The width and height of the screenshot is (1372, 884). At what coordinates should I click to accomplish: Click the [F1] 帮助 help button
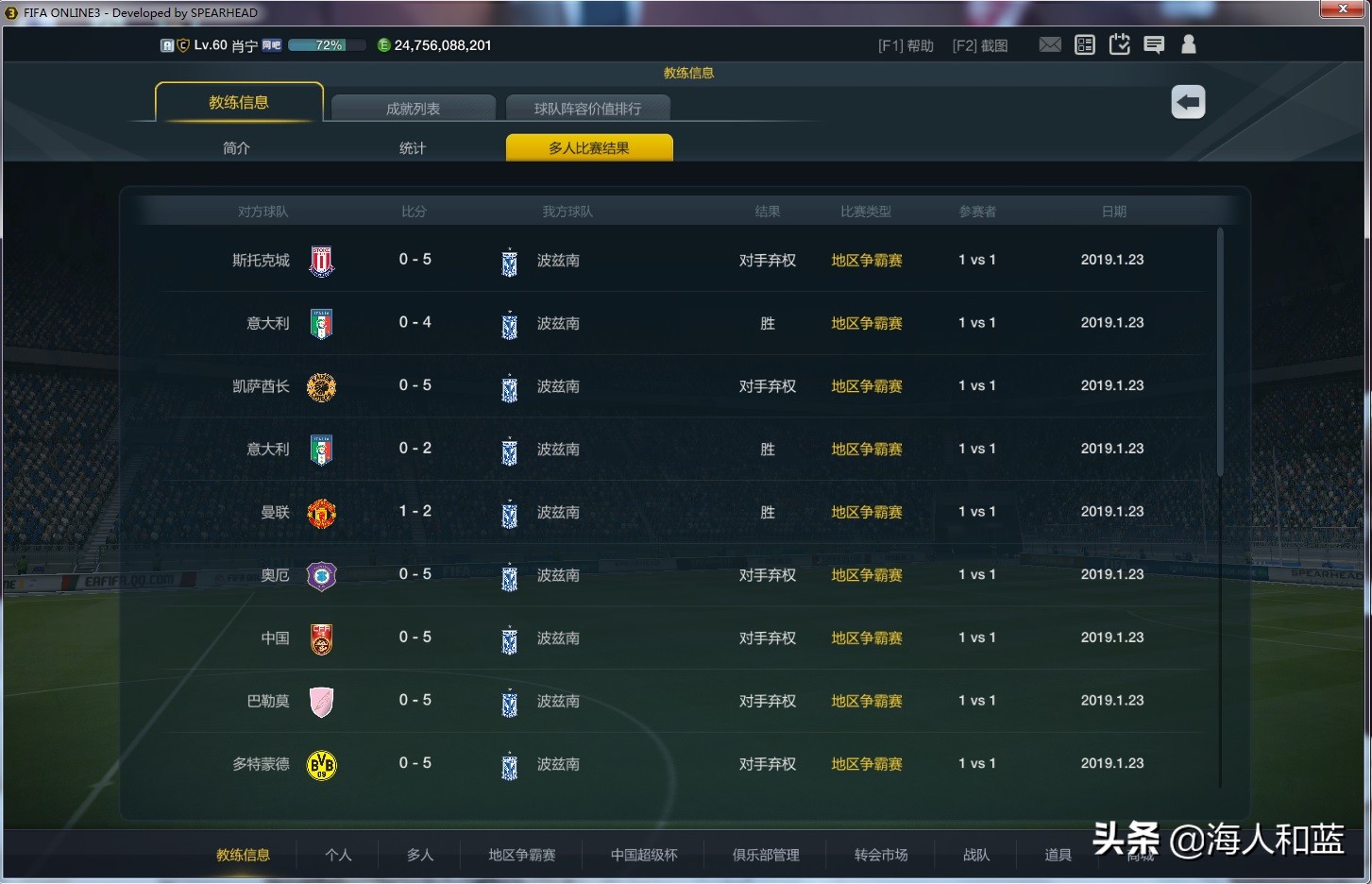coord(905,44)
